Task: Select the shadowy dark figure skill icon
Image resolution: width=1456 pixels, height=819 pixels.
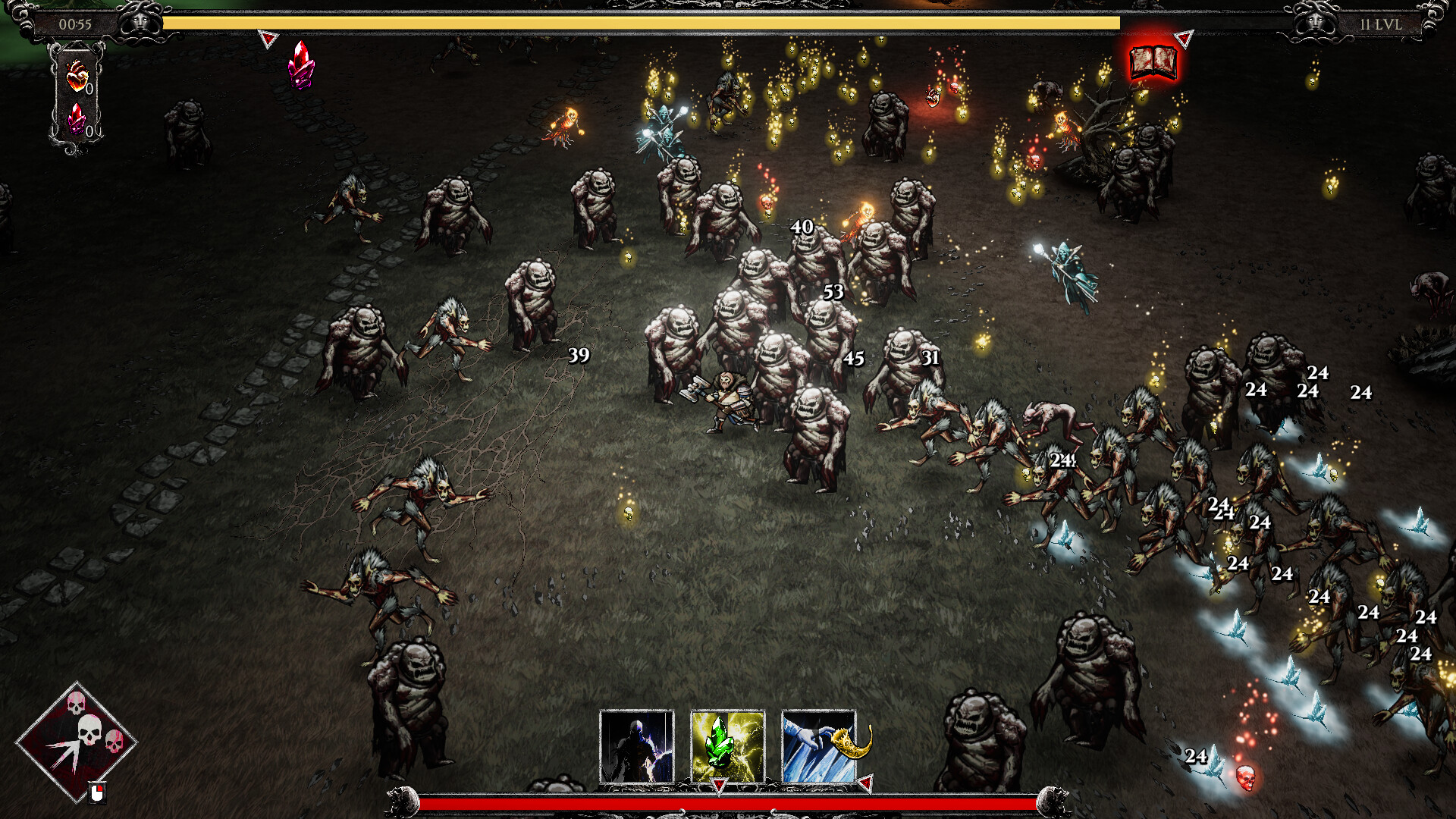Action: tap(636, 746)
